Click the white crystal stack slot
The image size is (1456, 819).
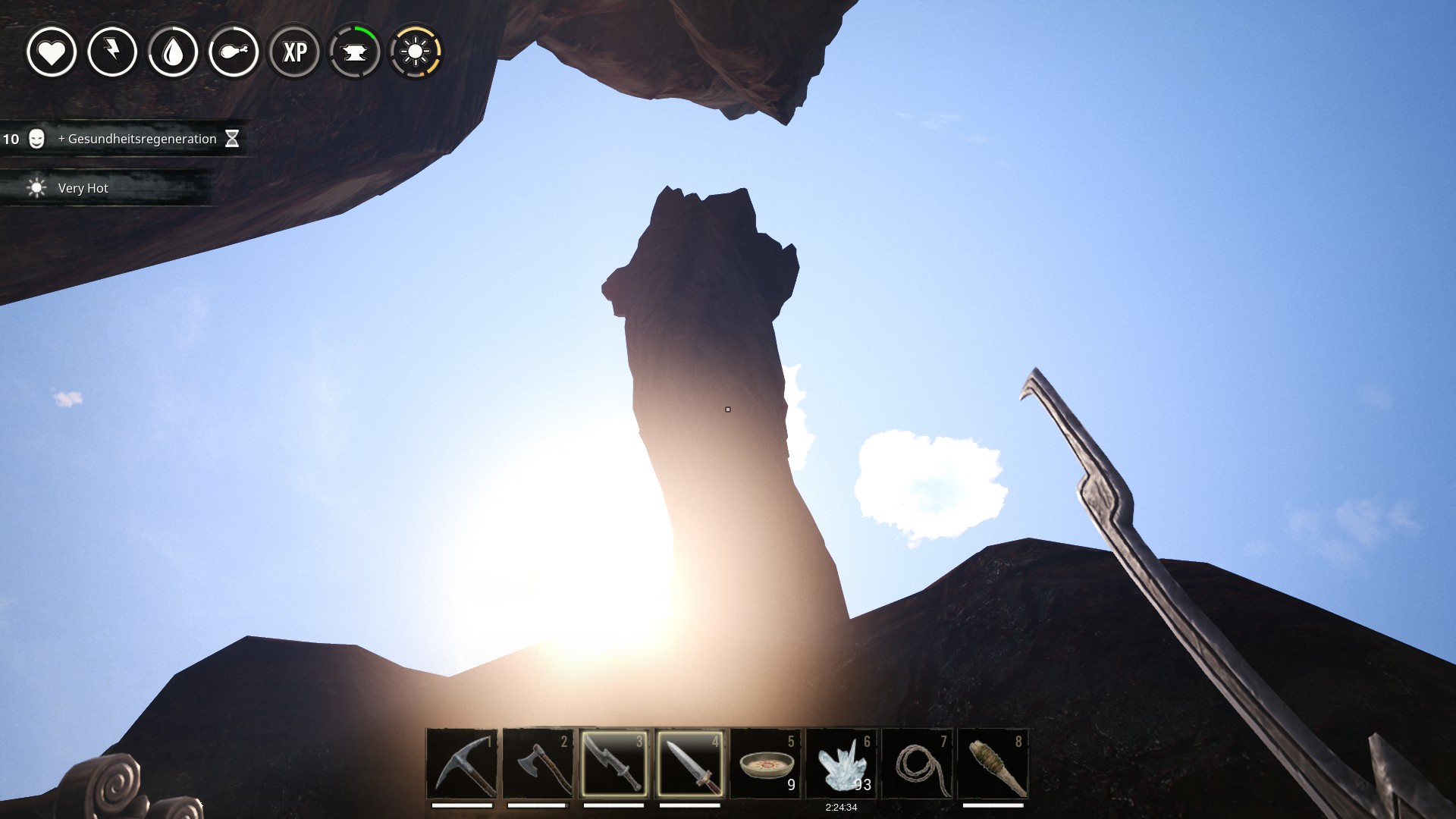pos(841,764)
